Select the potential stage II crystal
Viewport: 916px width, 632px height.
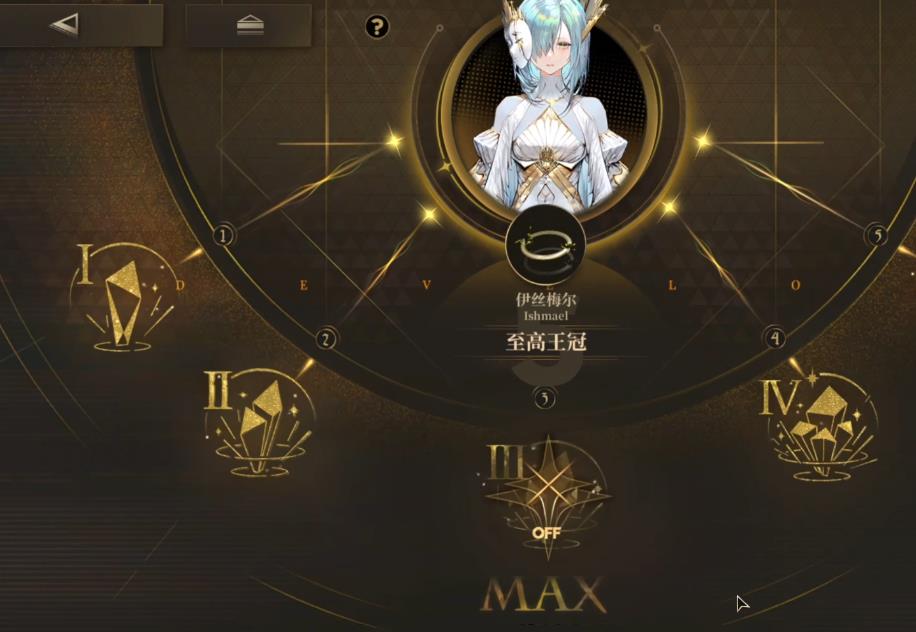pyautogui.click(x=258, y=420)
